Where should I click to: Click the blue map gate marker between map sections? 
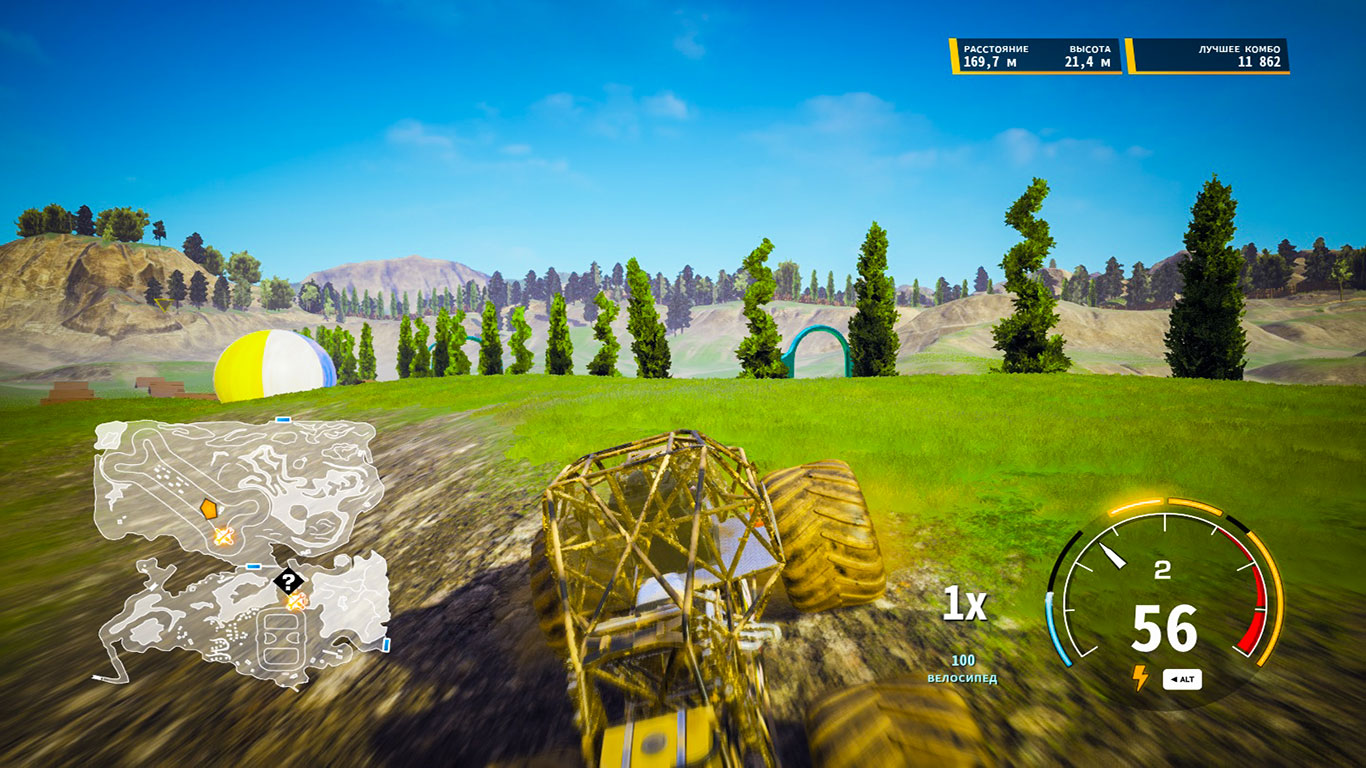(x=251, y=565)
